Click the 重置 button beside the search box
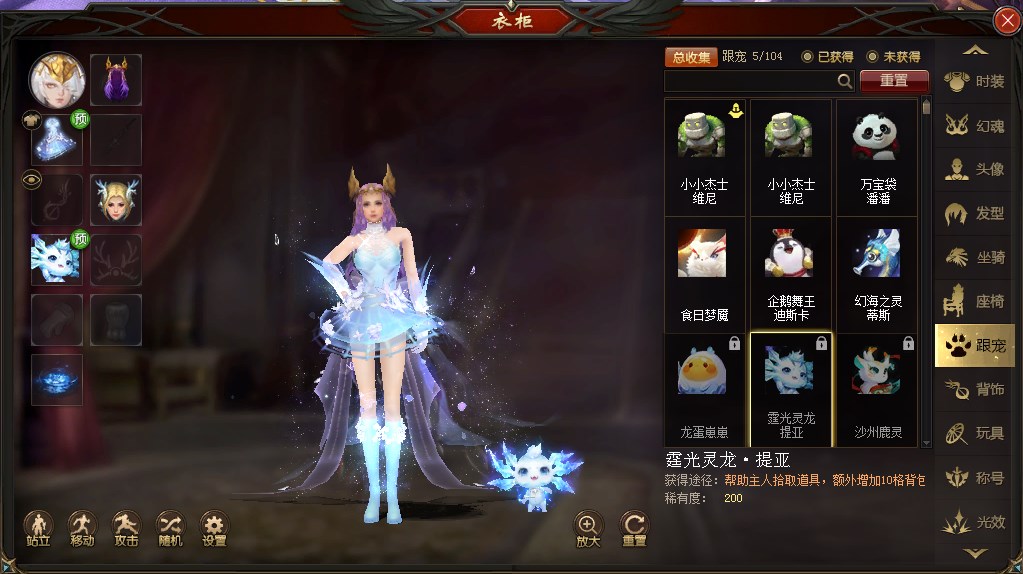 893,81
